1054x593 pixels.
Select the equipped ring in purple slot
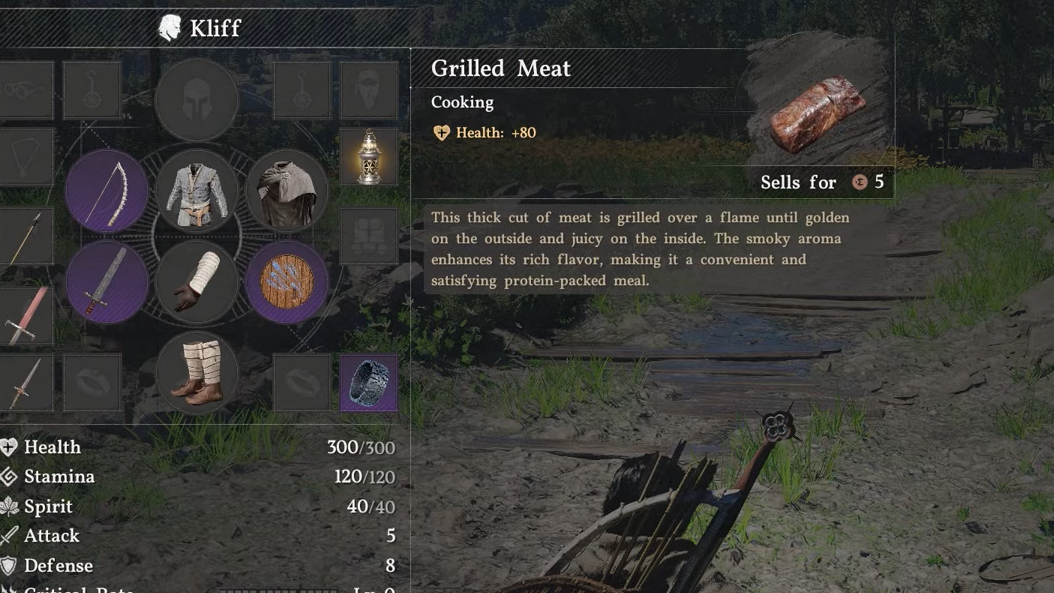[369, 382]
